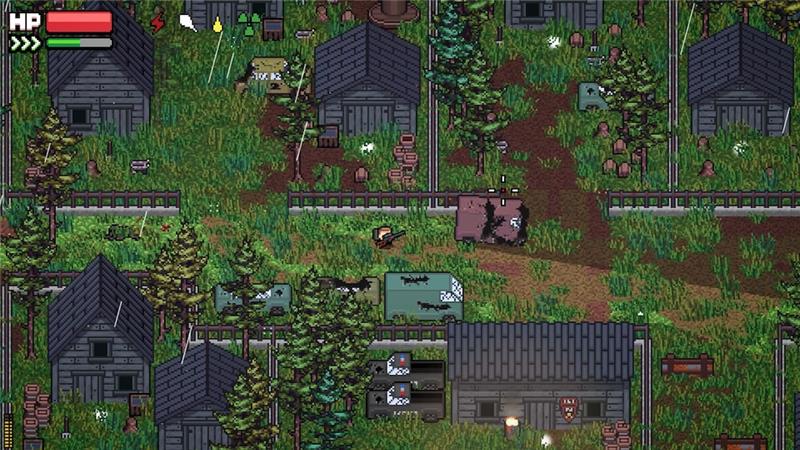Select the green trefoil status icon

tap(245, 23)
